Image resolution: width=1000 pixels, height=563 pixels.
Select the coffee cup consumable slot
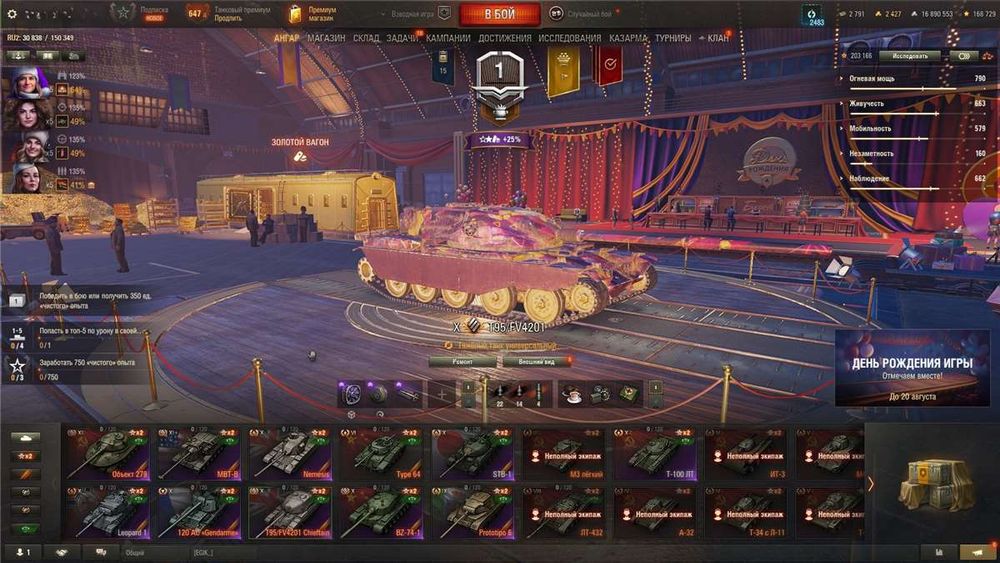pos(572,393)
